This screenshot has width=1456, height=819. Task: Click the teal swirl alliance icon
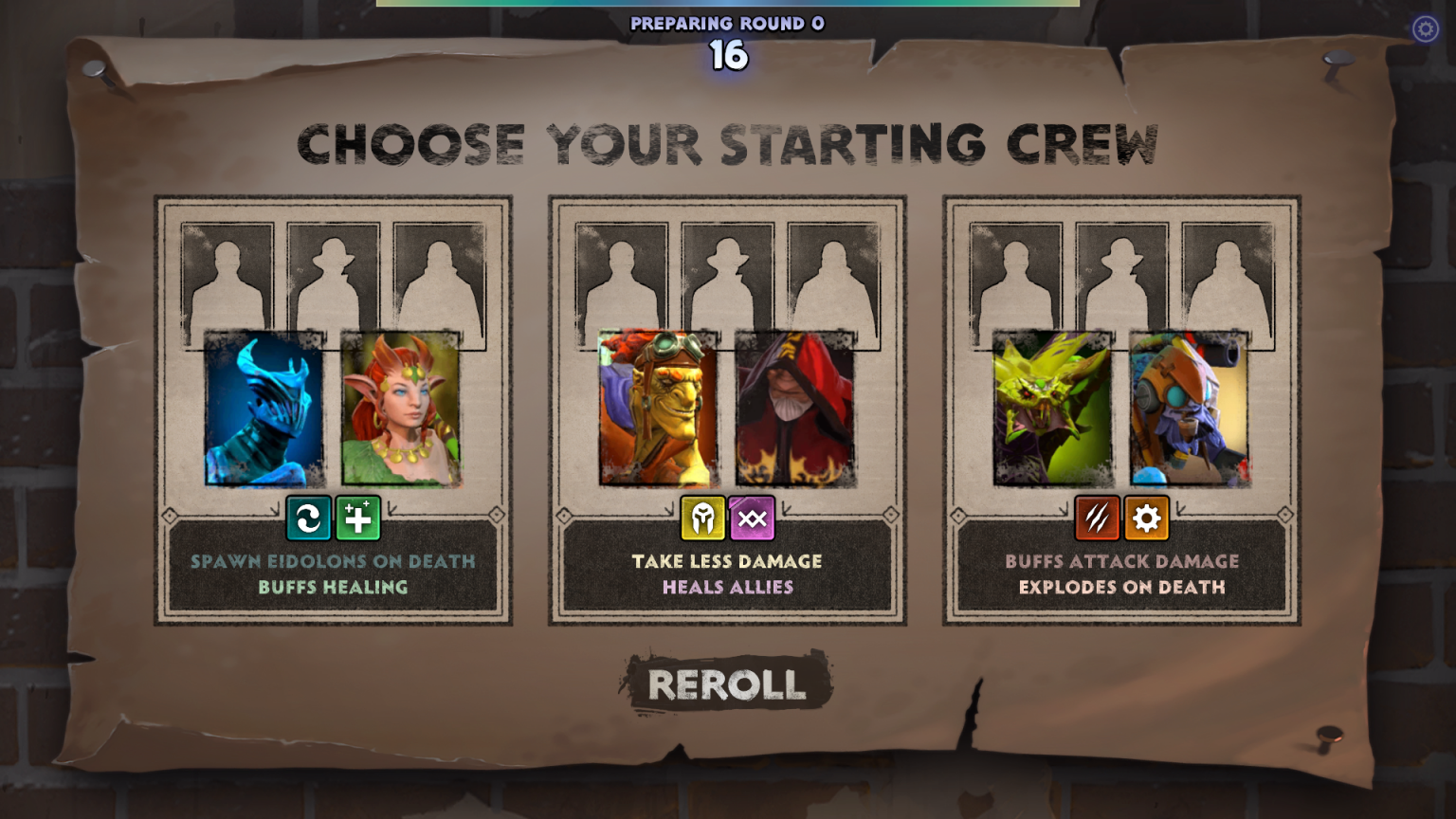[309, 519]
